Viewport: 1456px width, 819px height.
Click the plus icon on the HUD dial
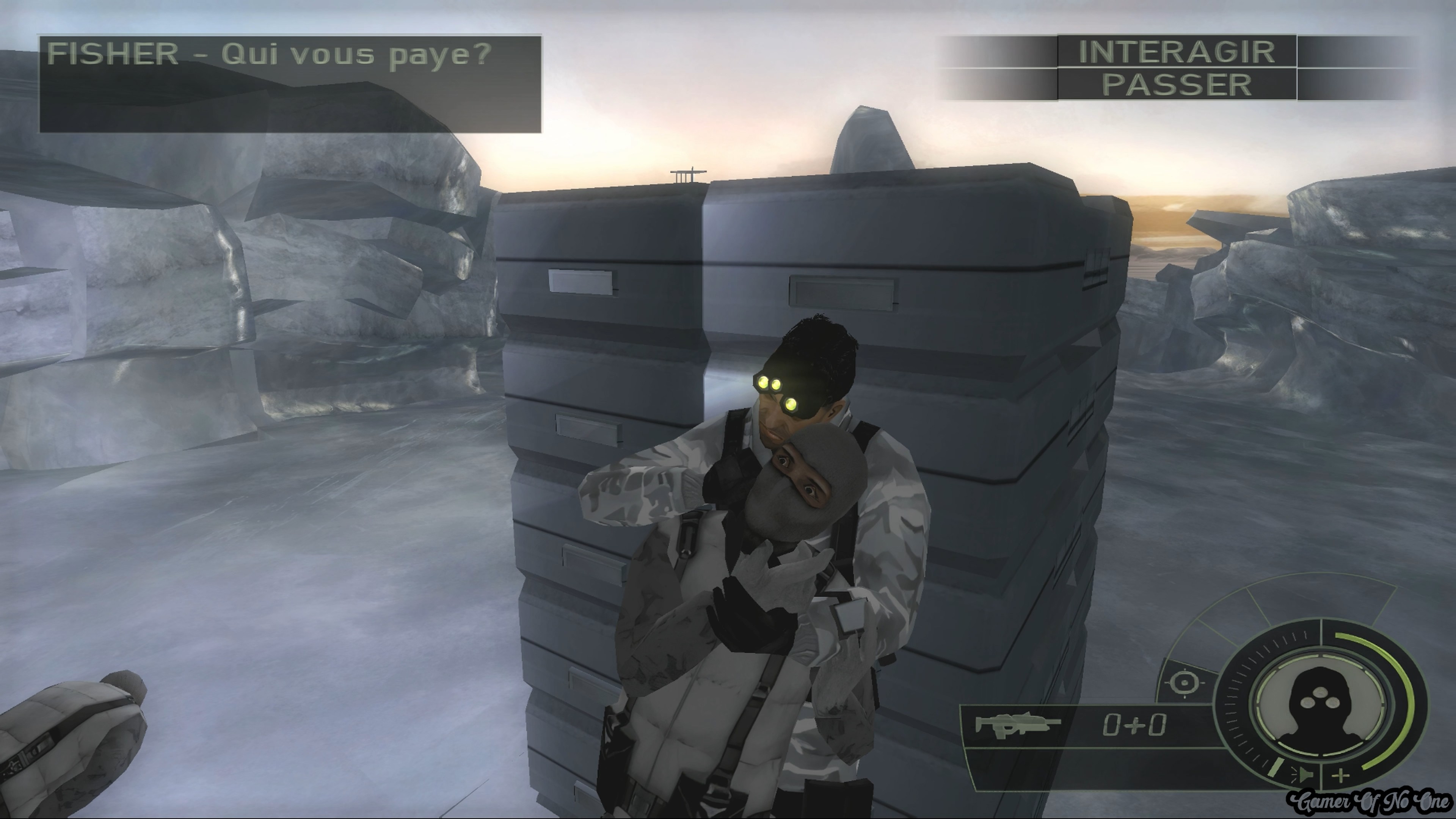coord(1341,775)
